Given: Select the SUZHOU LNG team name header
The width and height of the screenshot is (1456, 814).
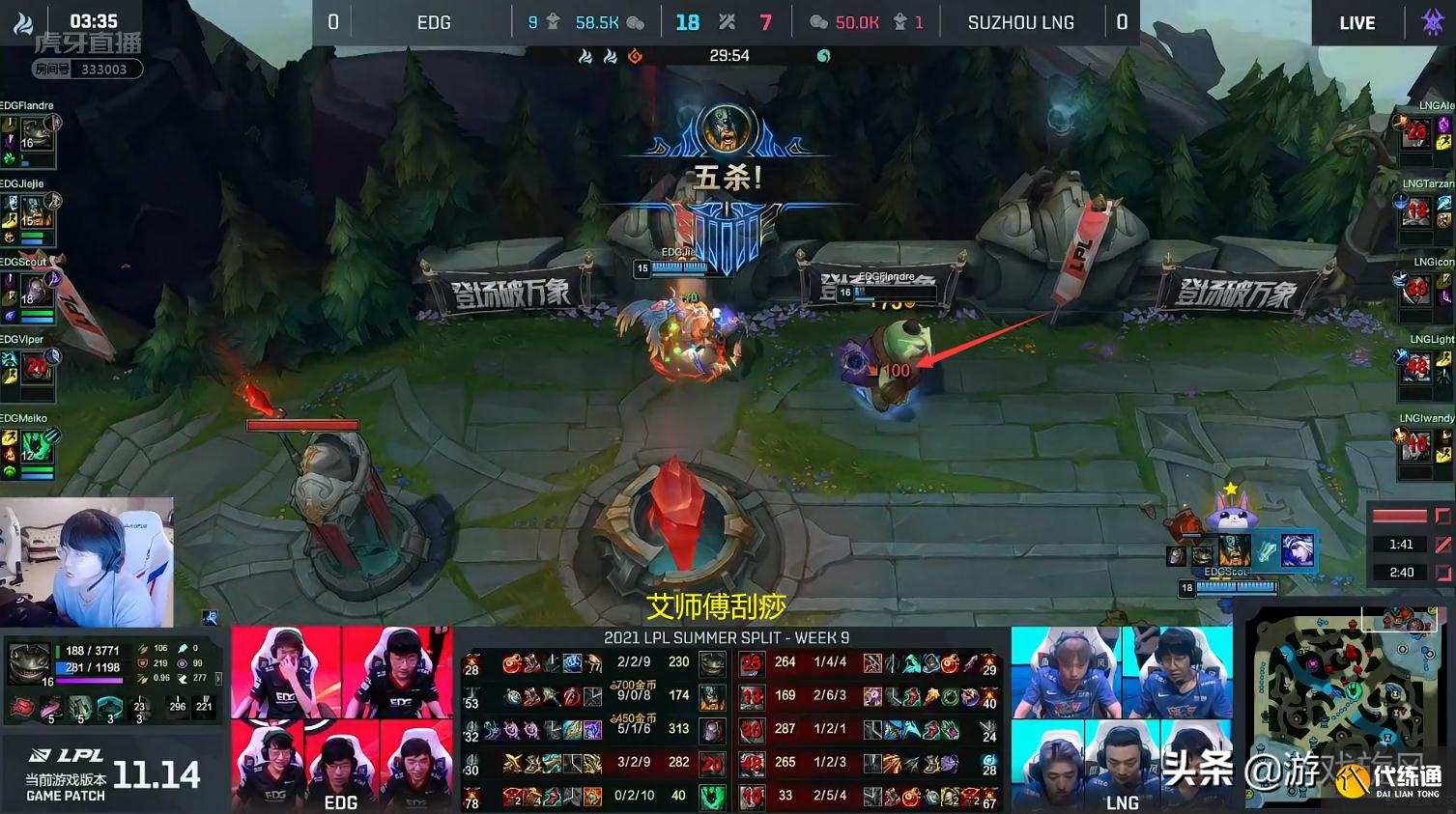Looking at the screenshot, I should (1021, 22).
